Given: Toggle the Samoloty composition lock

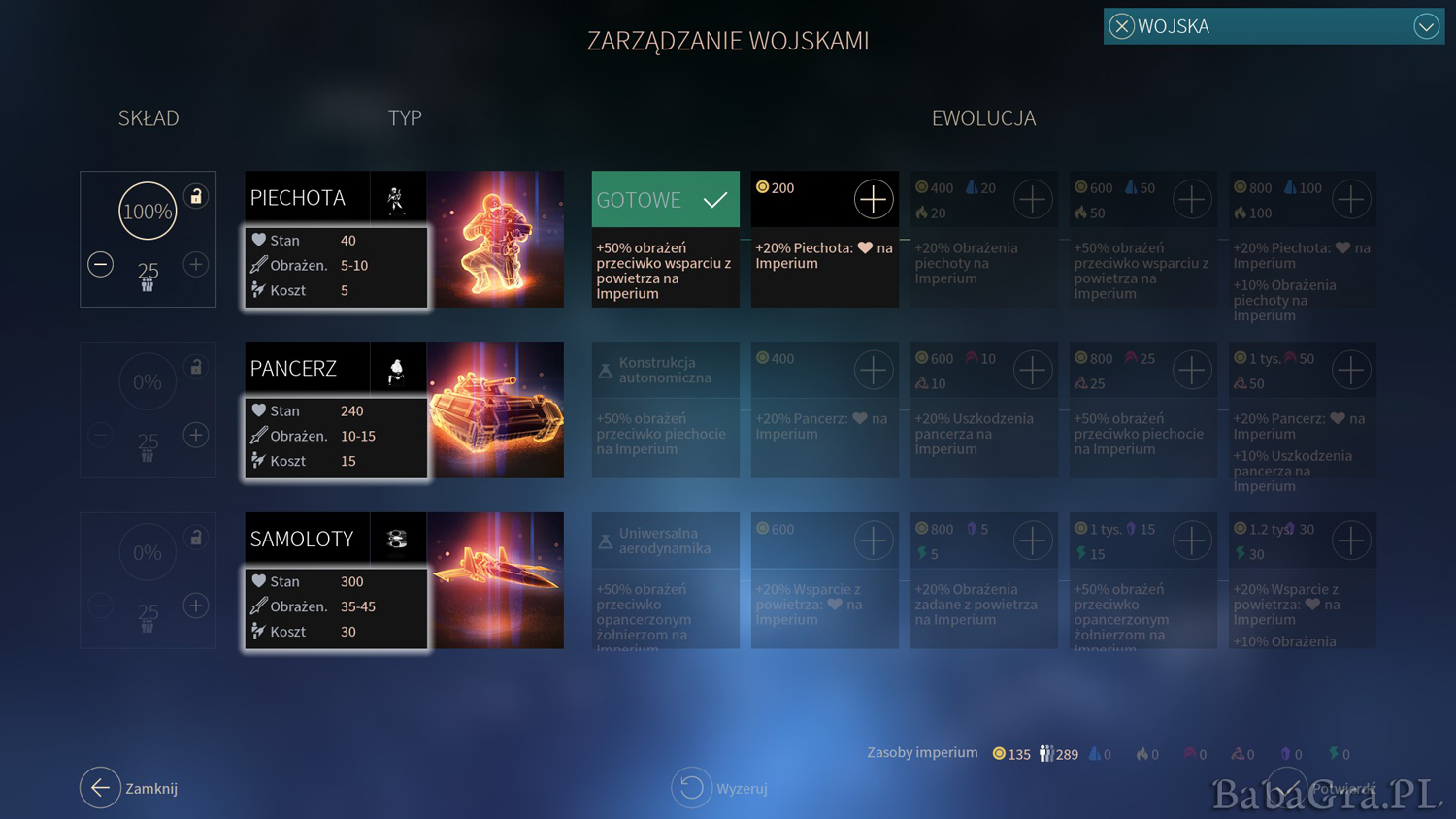Looking at the screenshot, I should pyautogui.click(x=196, y=538).
